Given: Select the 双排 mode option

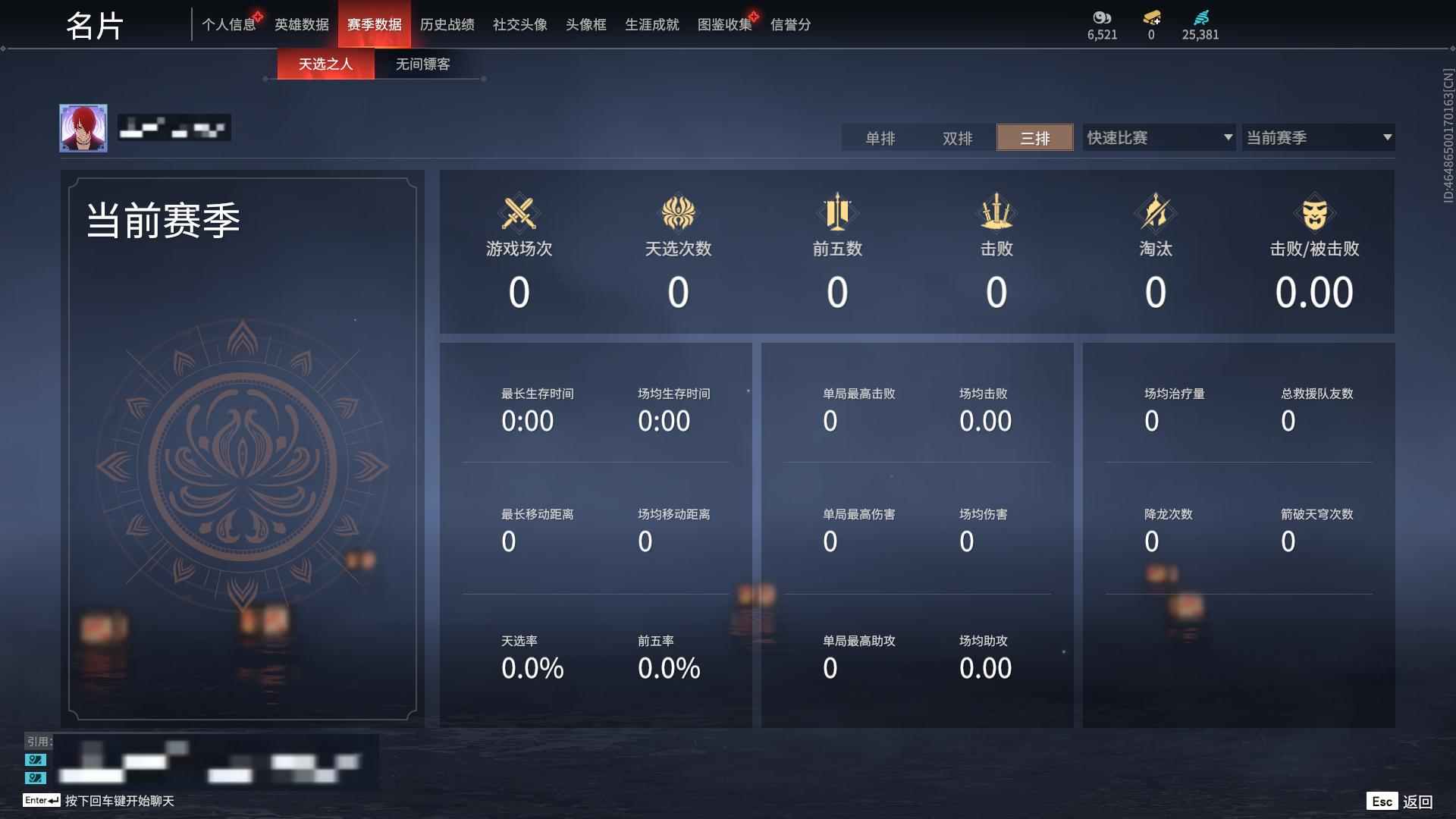Looking at the screenshot, I should (957, 138).
